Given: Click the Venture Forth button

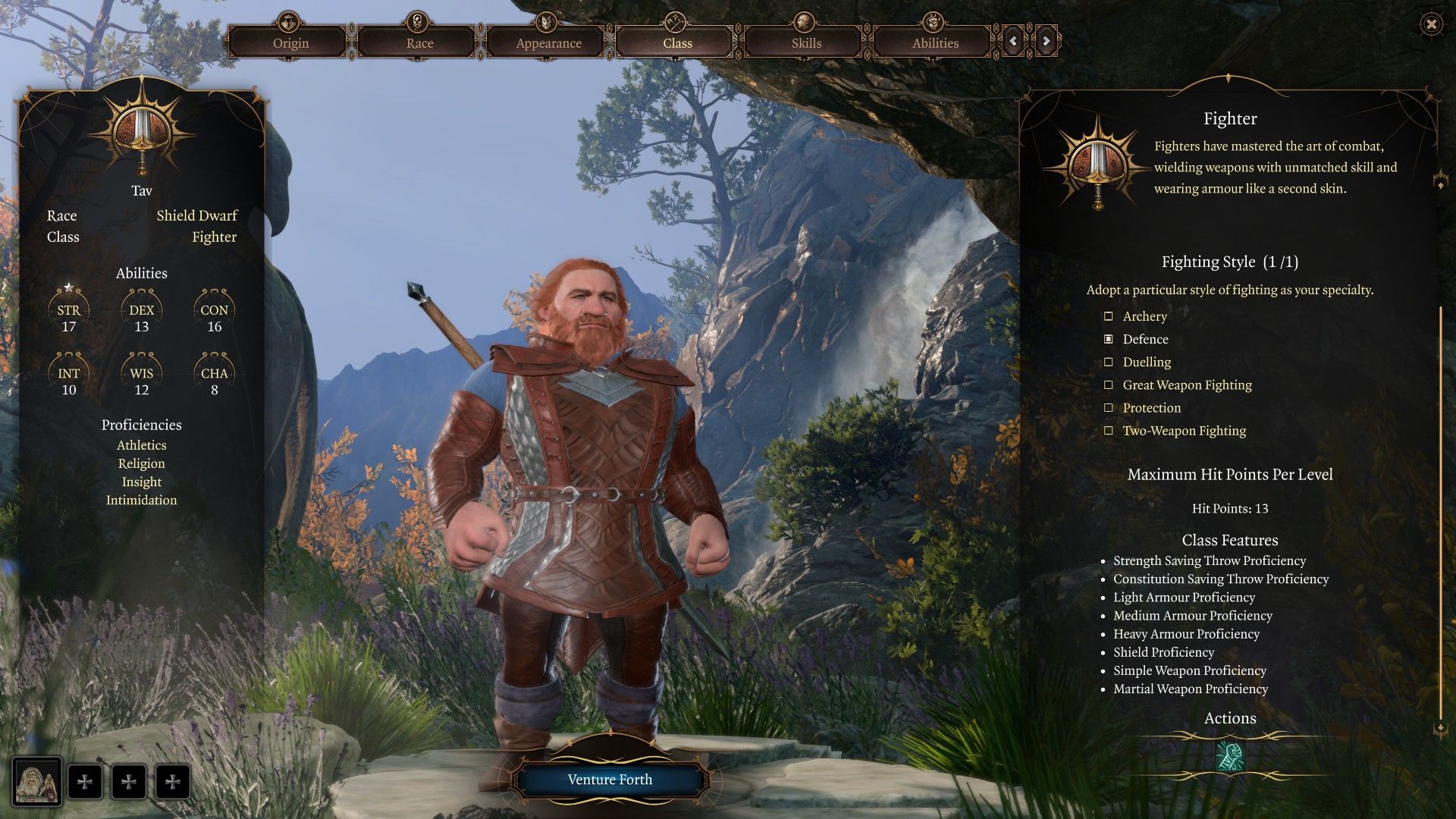Looking at the screenshot, I should coord(610,780).
